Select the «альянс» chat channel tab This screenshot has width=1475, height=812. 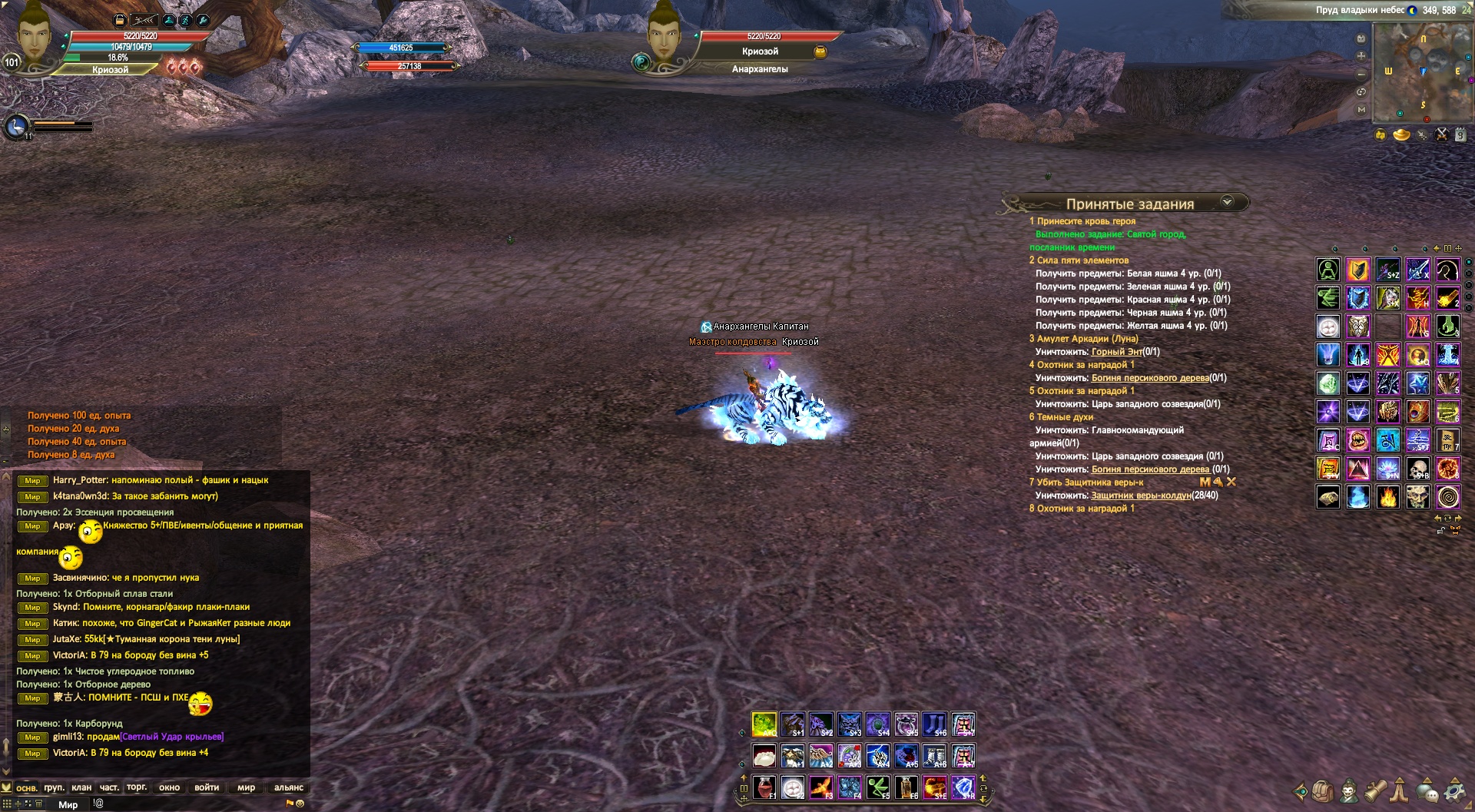click(x=289, y=787)
